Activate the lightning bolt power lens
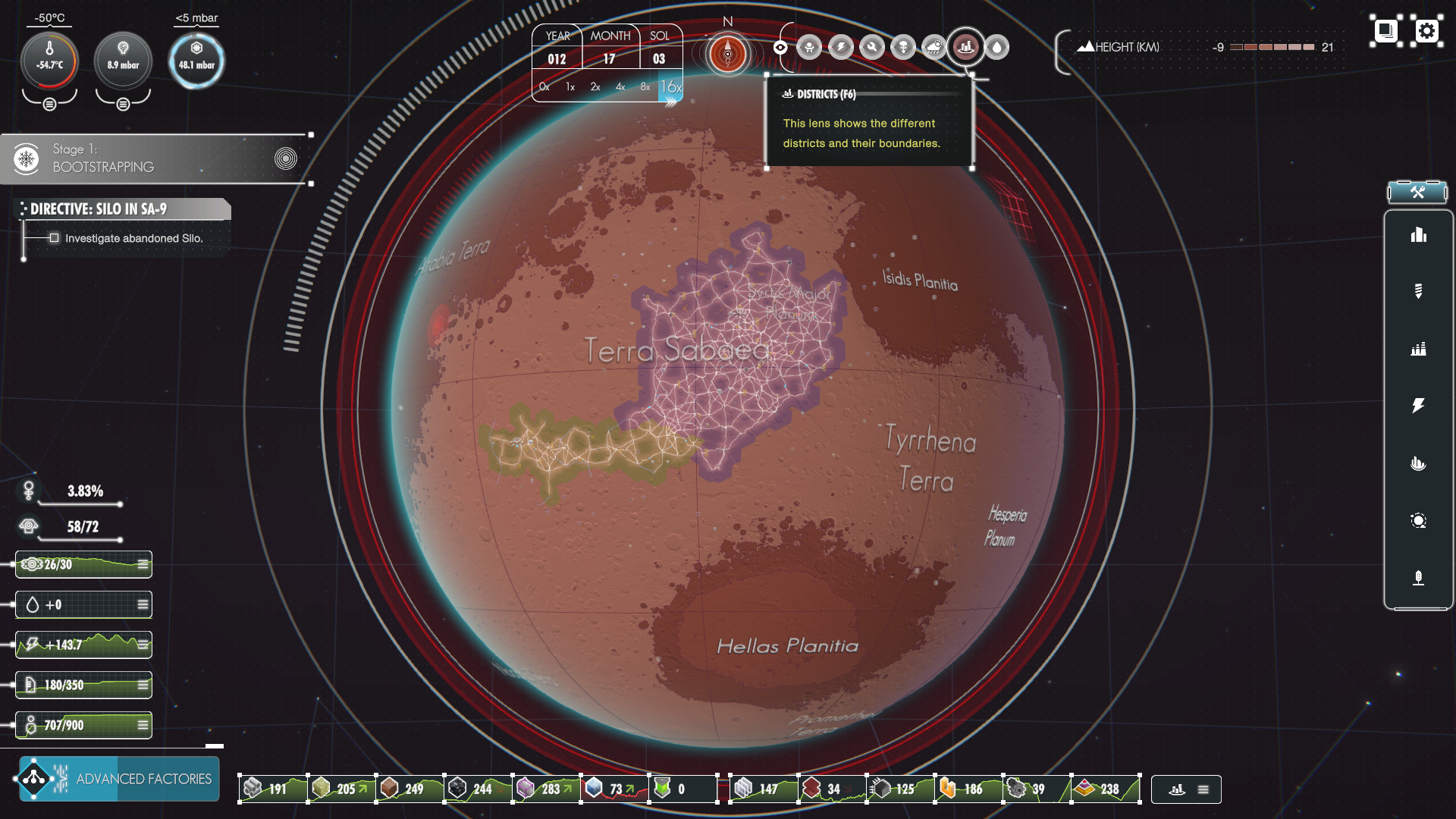1456x819 pixels. tap(841, 47)
